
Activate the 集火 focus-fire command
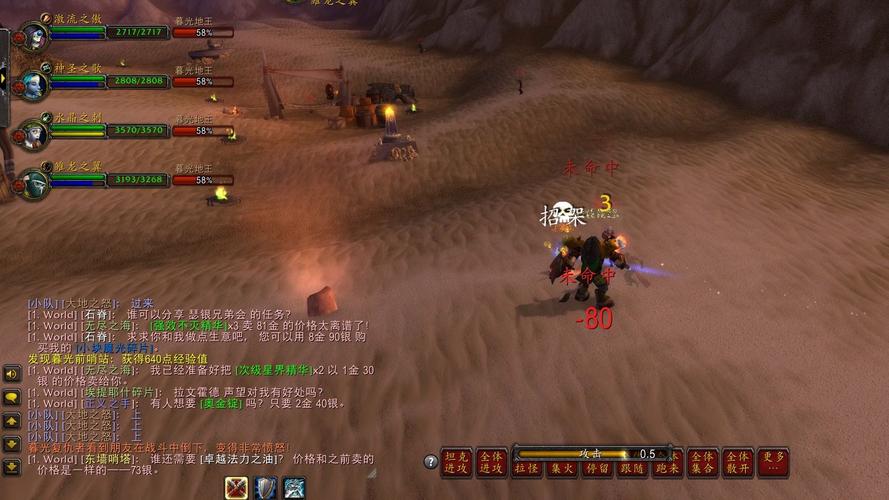562,468
